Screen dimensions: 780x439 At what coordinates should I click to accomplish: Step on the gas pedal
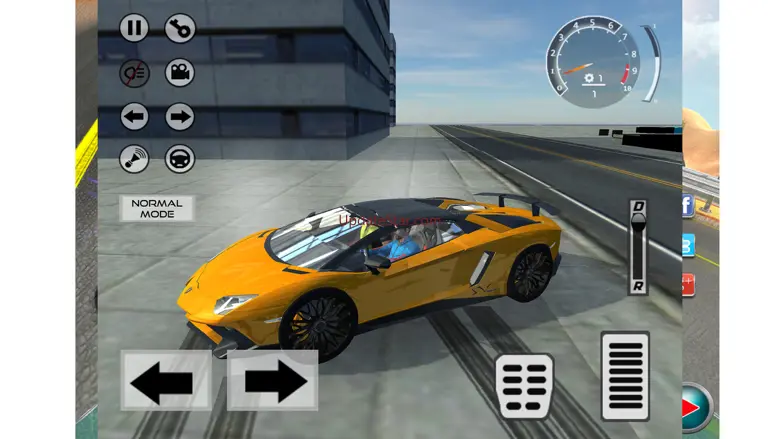(x=625, y=376)
